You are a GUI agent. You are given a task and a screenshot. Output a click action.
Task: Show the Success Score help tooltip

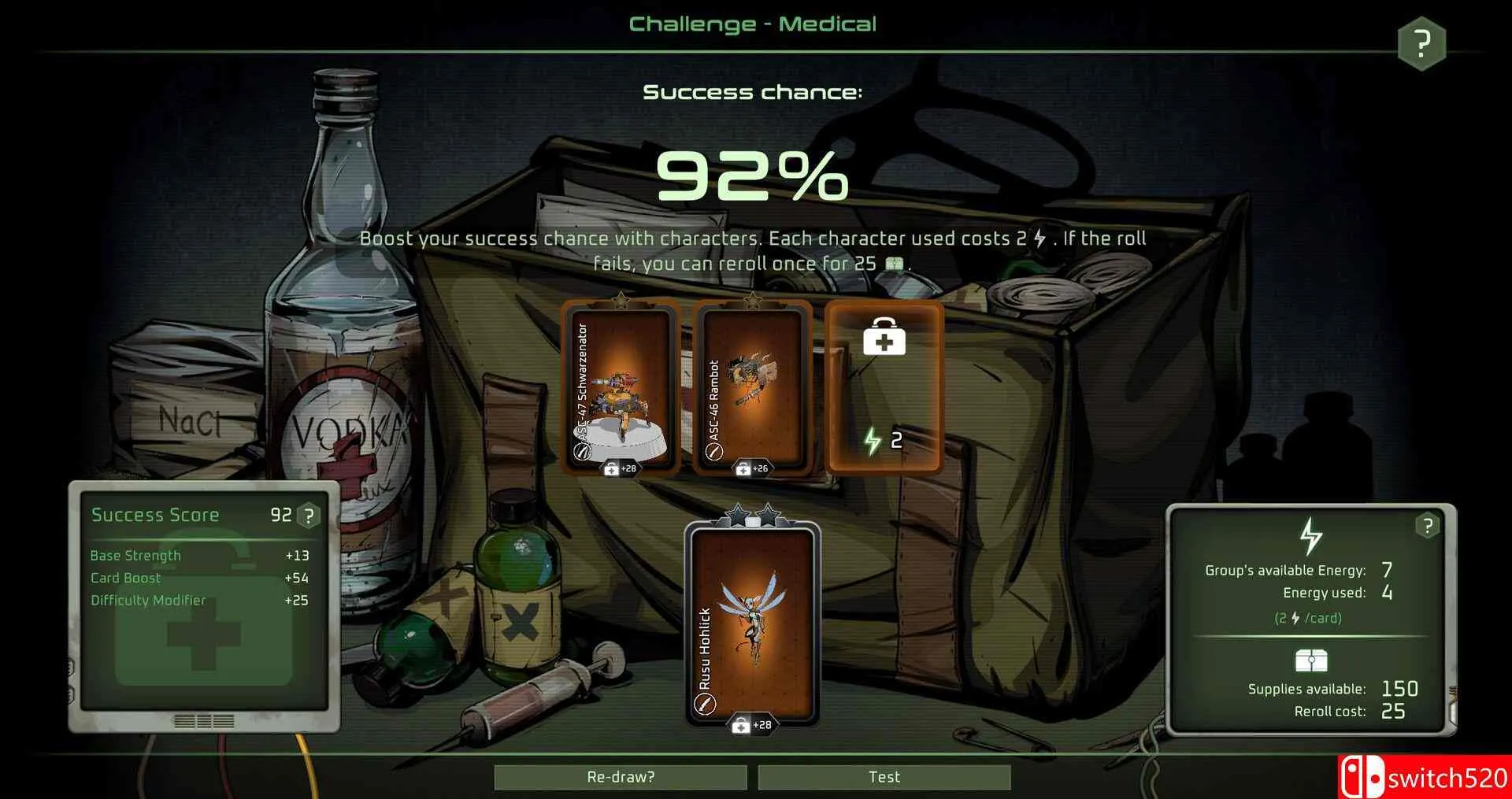pyautogui.click(x=309, y=516)
